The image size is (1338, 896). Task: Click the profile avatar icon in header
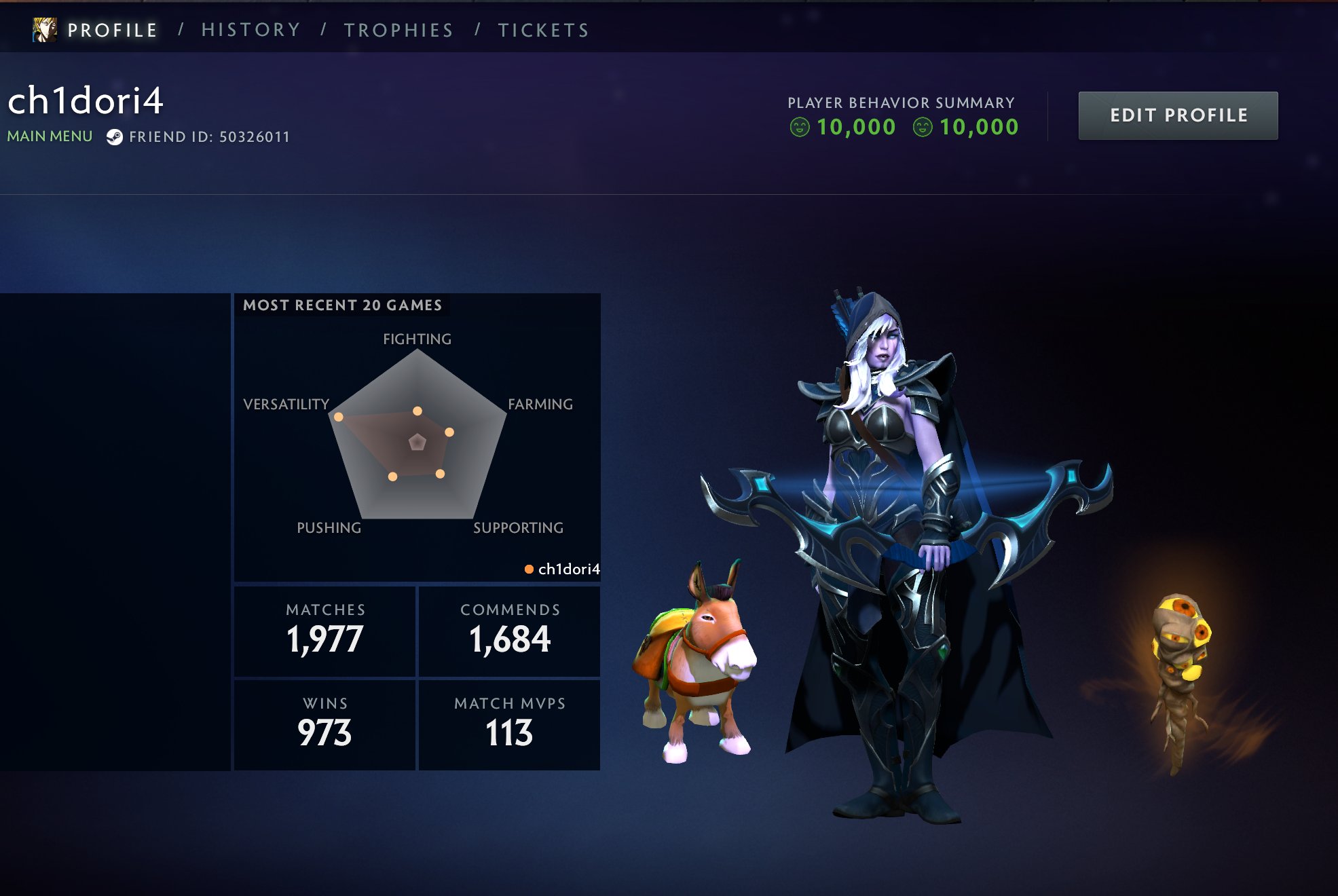tap(45, 30)
